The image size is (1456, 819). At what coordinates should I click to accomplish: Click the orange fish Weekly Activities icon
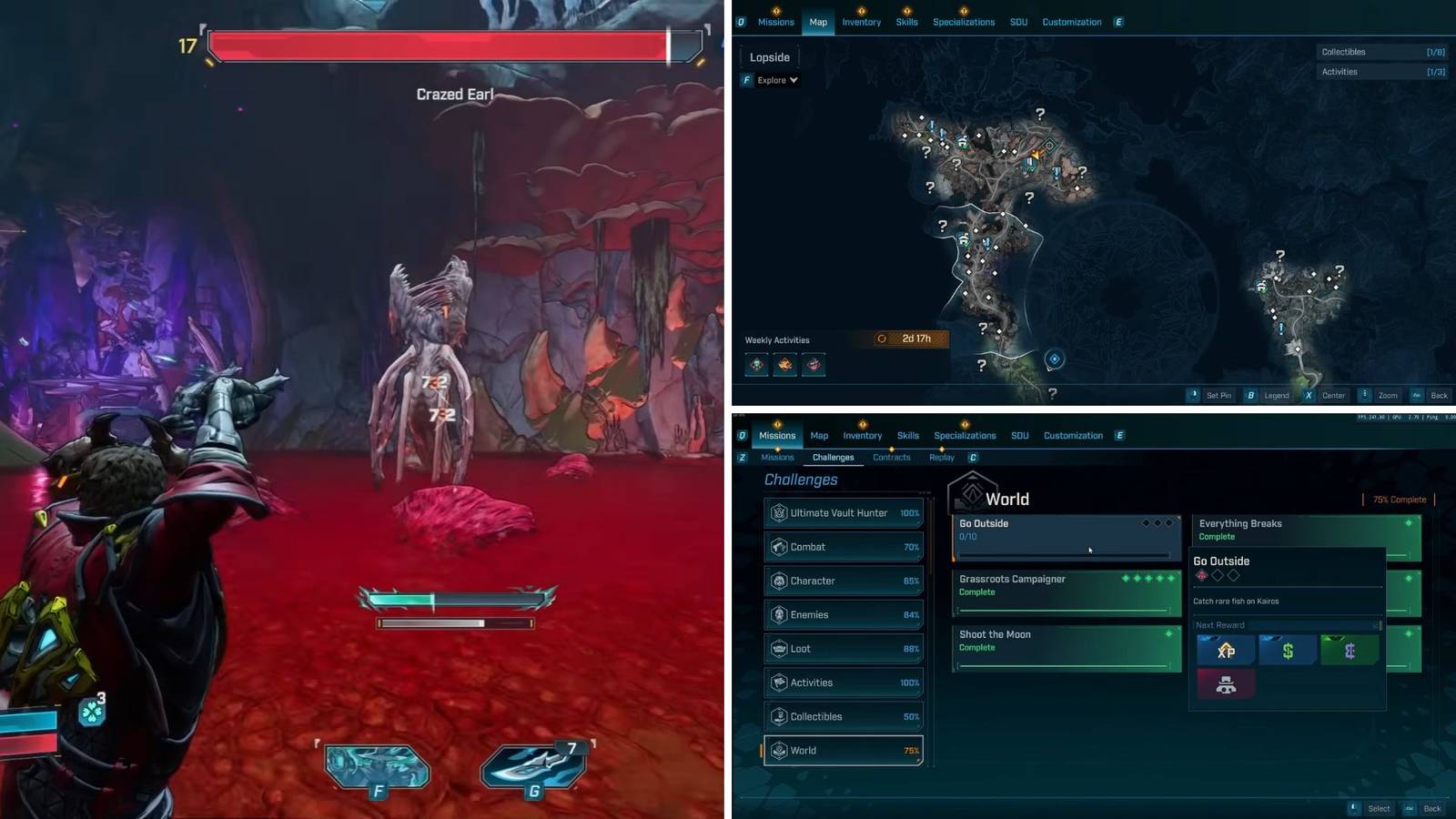pyautogui.click(x=784, y=365)
